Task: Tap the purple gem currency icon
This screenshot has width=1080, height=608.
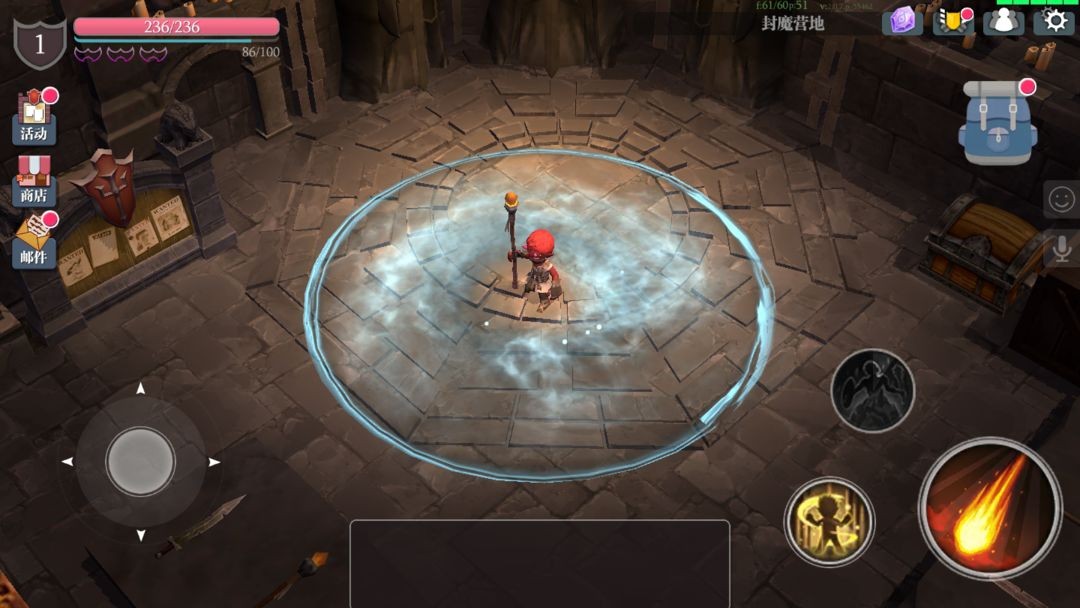Action: click(x=902, y=21)
